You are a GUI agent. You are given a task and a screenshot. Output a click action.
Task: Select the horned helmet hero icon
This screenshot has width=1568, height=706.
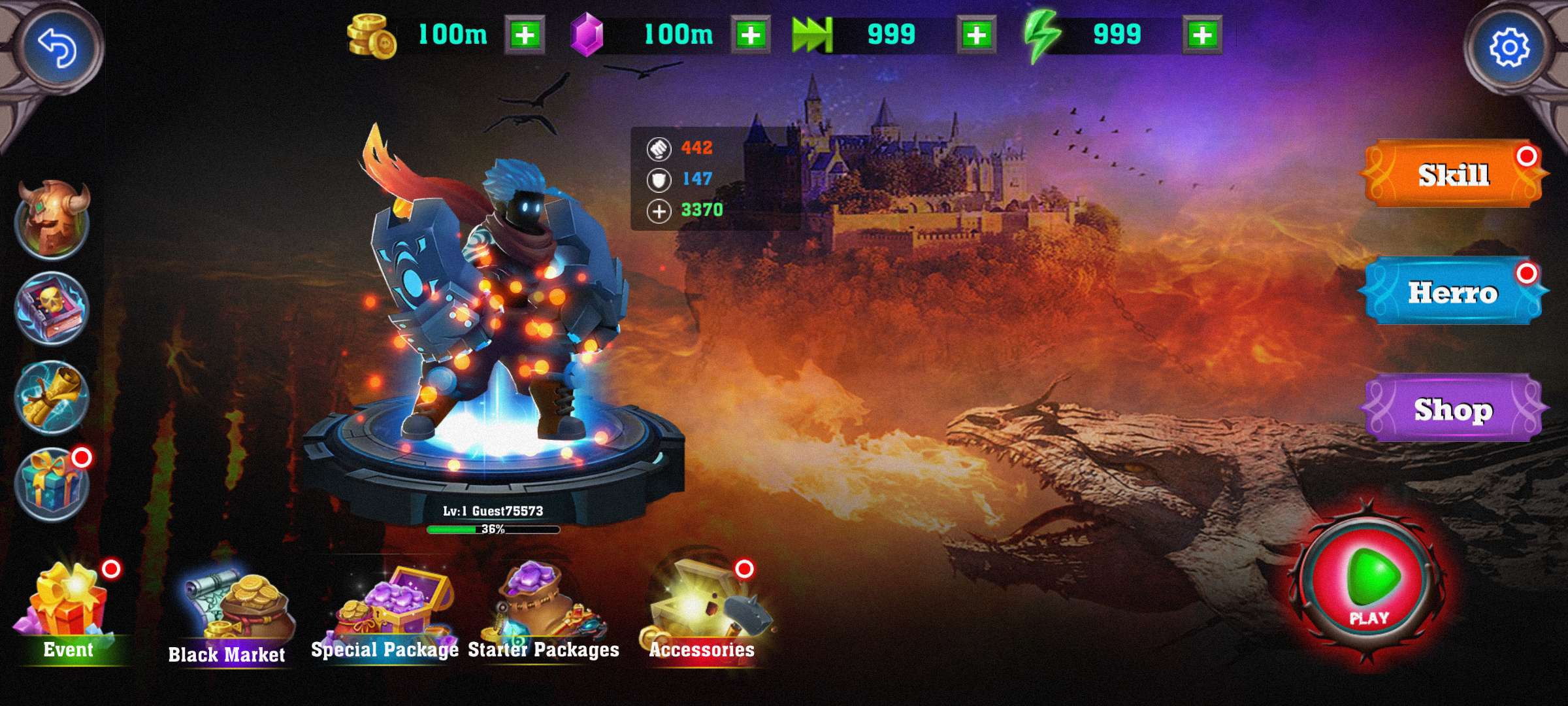(x=52, y=218)
